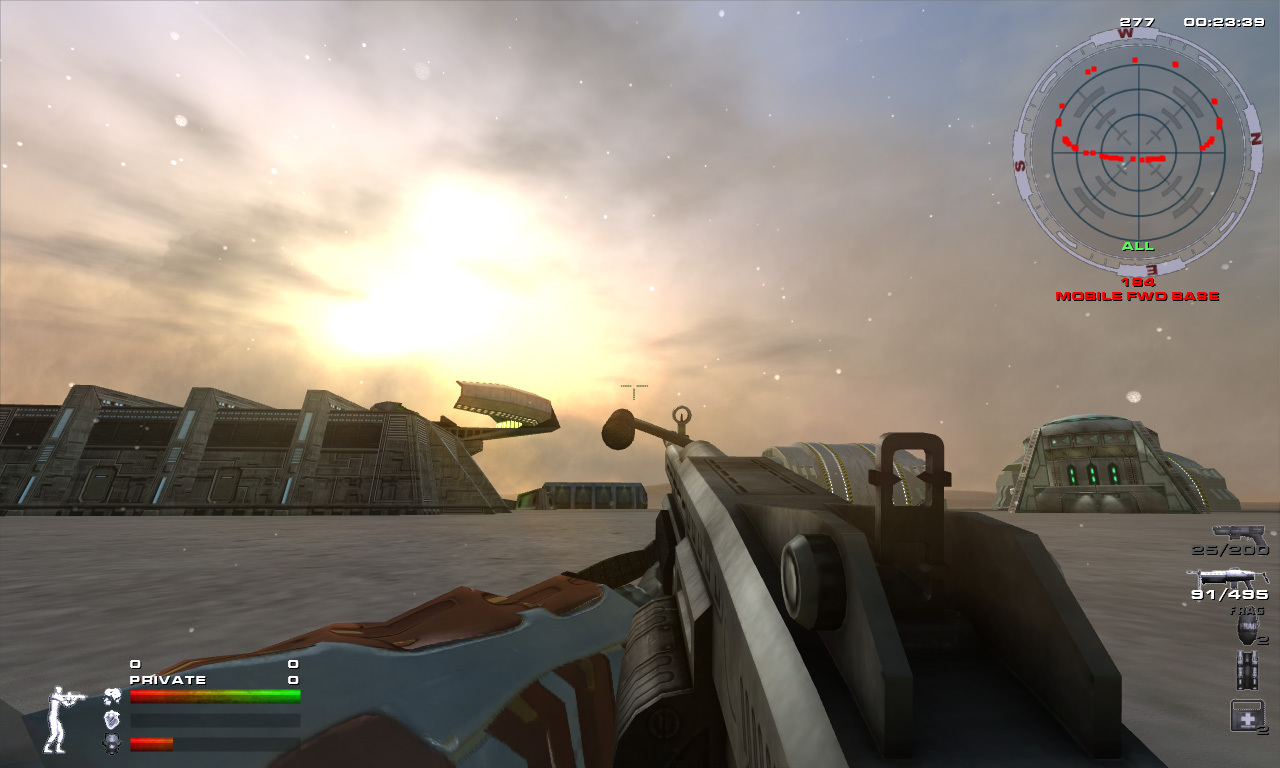Toggle the MOBILE FWD BASE objective marker
Viewport: 1280px width, 768px height.
tap(1140, 296)
